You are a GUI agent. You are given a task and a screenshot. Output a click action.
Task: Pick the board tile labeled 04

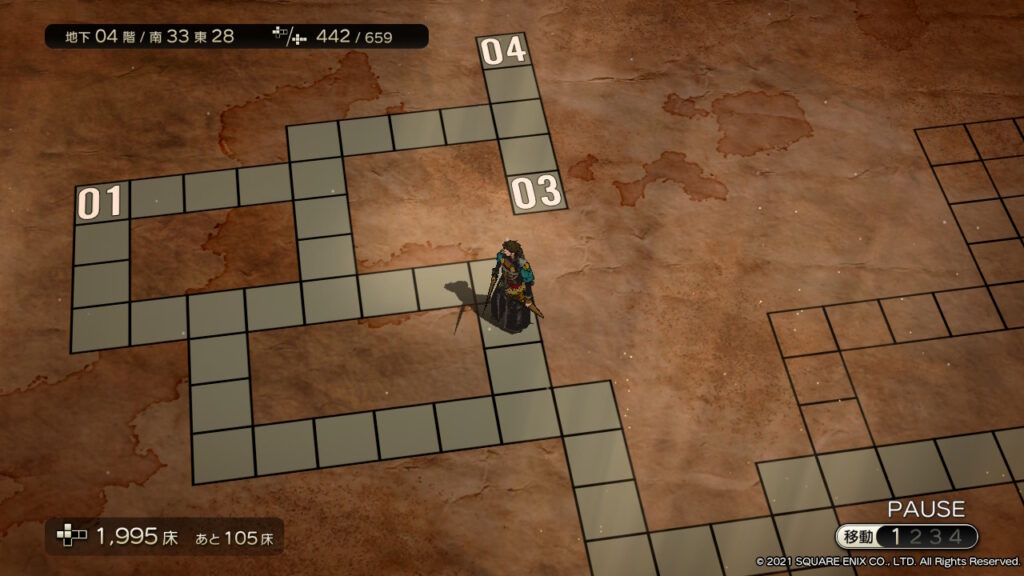(503, 50)
